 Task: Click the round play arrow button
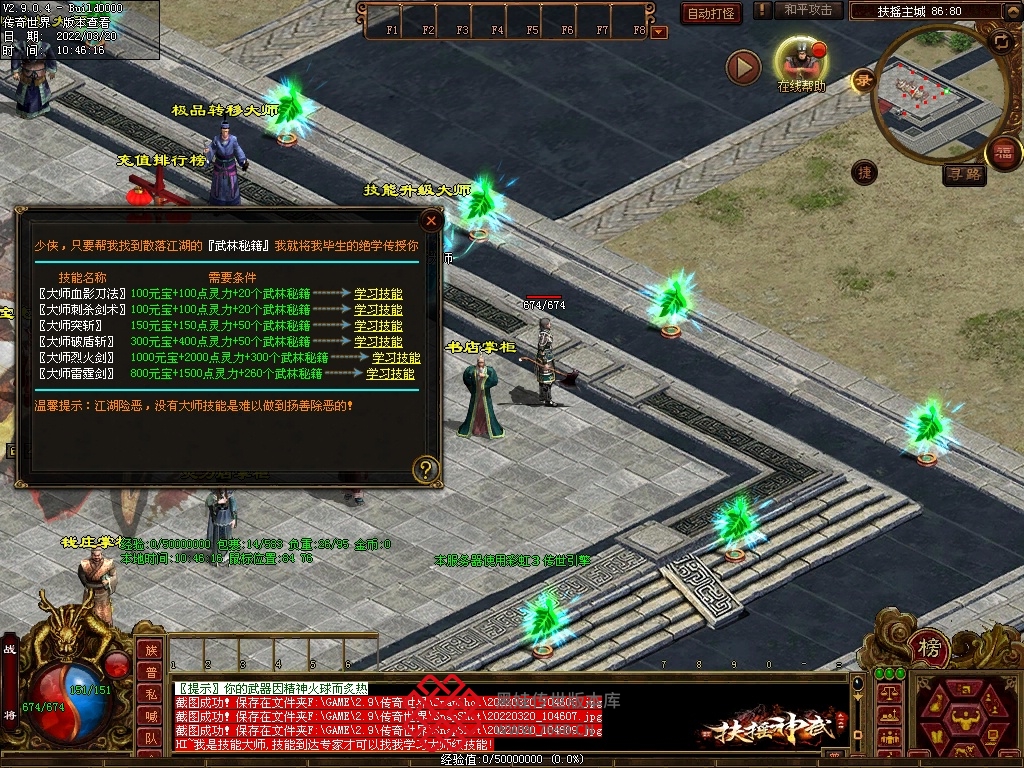pyautogui.click(x=743, y=67)
